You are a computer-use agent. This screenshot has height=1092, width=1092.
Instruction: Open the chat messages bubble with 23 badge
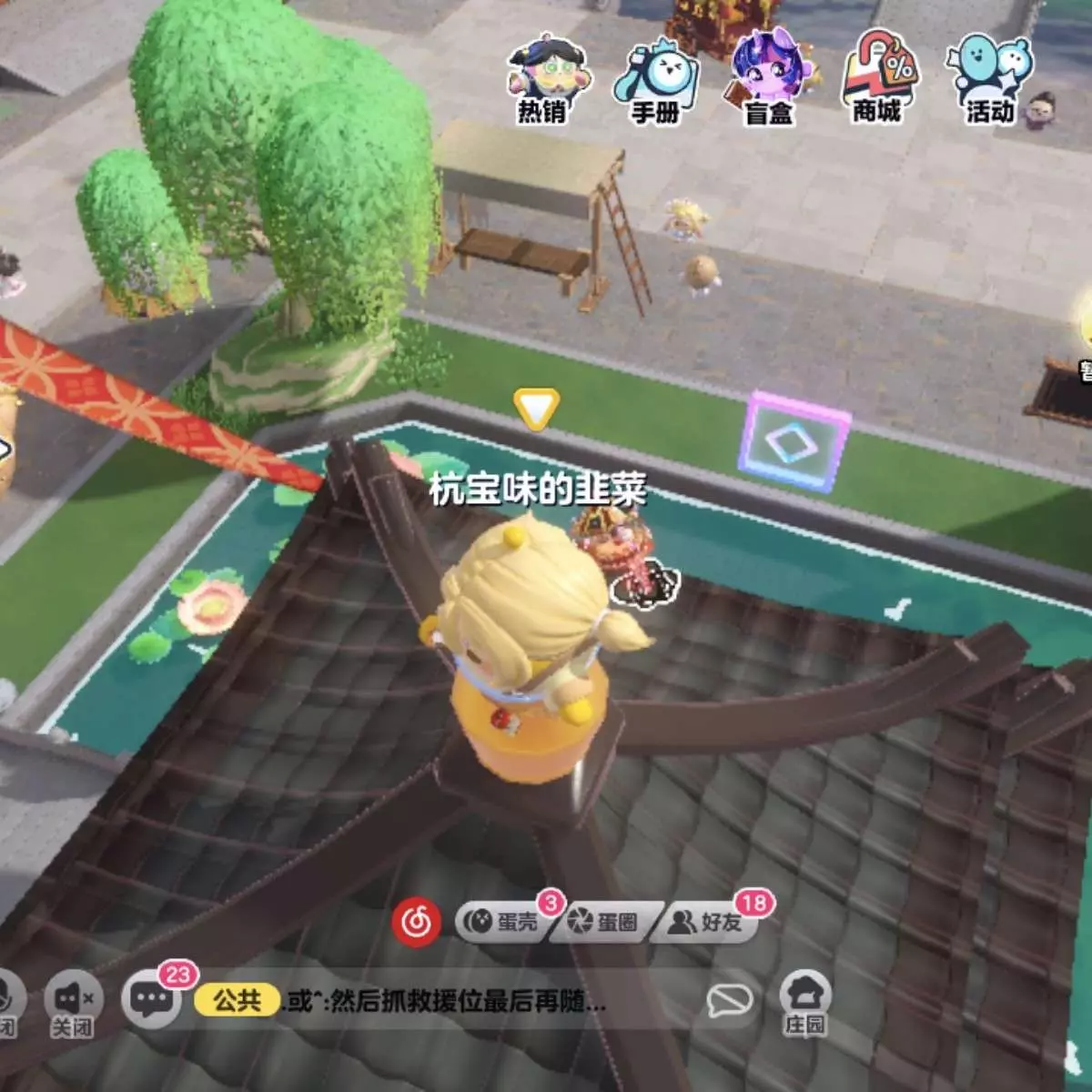[151, 999]
